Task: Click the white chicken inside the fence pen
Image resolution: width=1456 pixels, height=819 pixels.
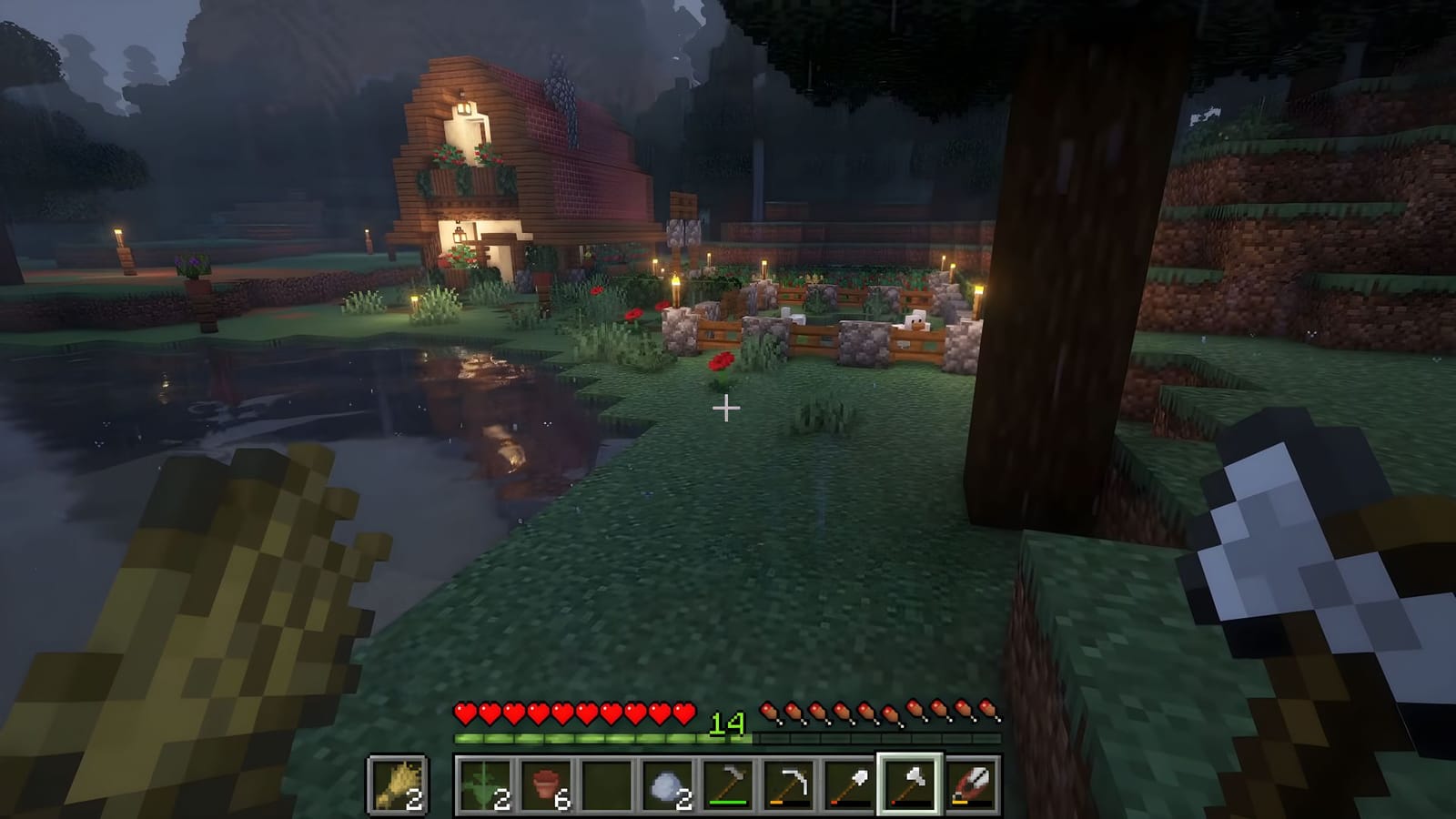Action: [917, 320]
